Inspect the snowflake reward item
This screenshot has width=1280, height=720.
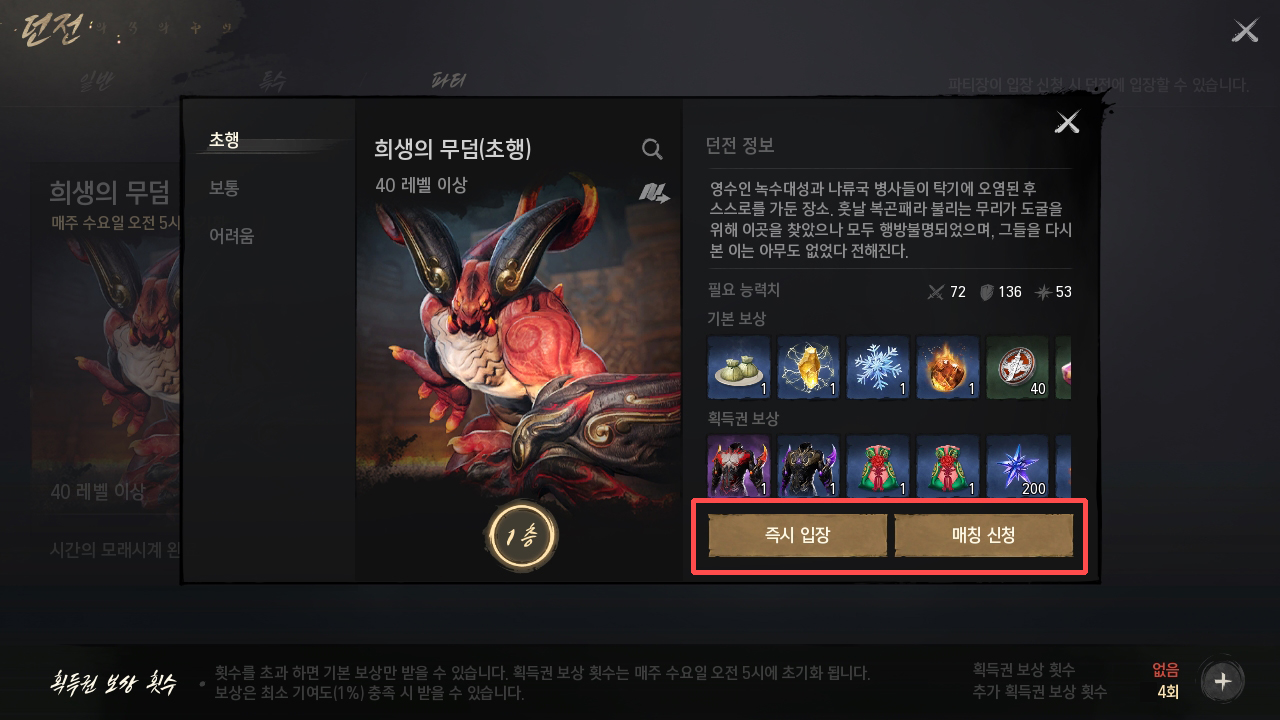coord(878,367)
